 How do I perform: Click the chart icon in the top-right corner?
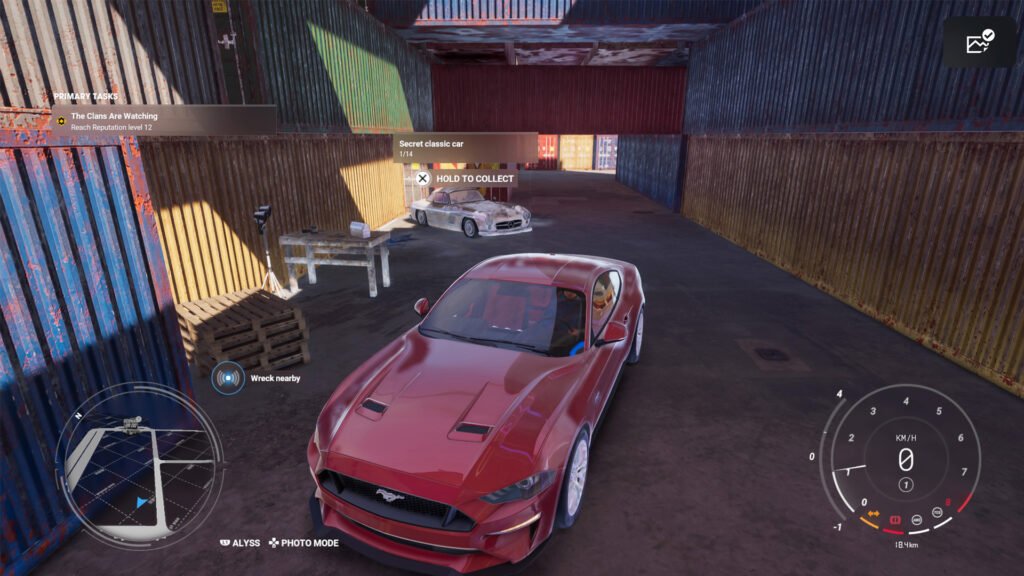click(x=979, y=42)
